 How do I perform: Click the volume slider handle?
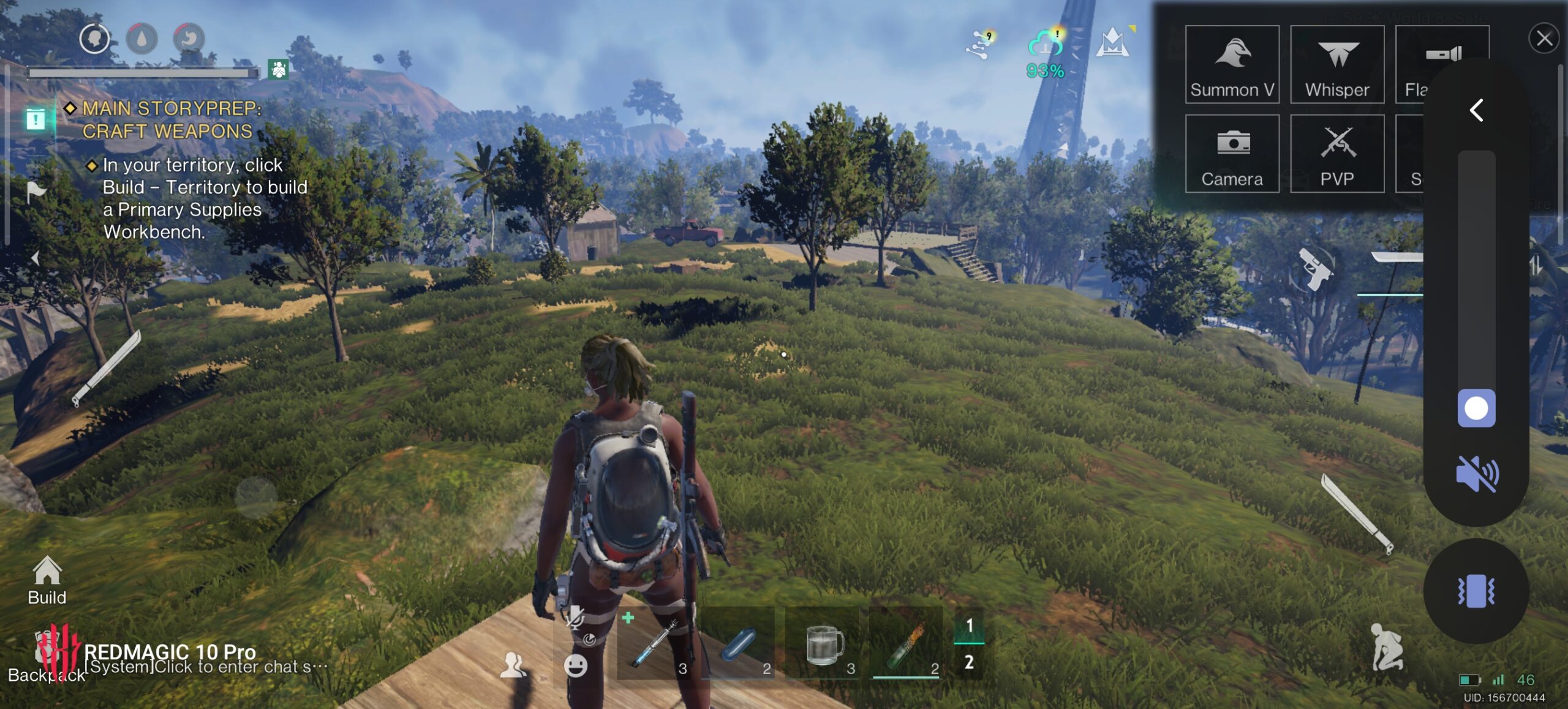click(x=1476, y=408)
